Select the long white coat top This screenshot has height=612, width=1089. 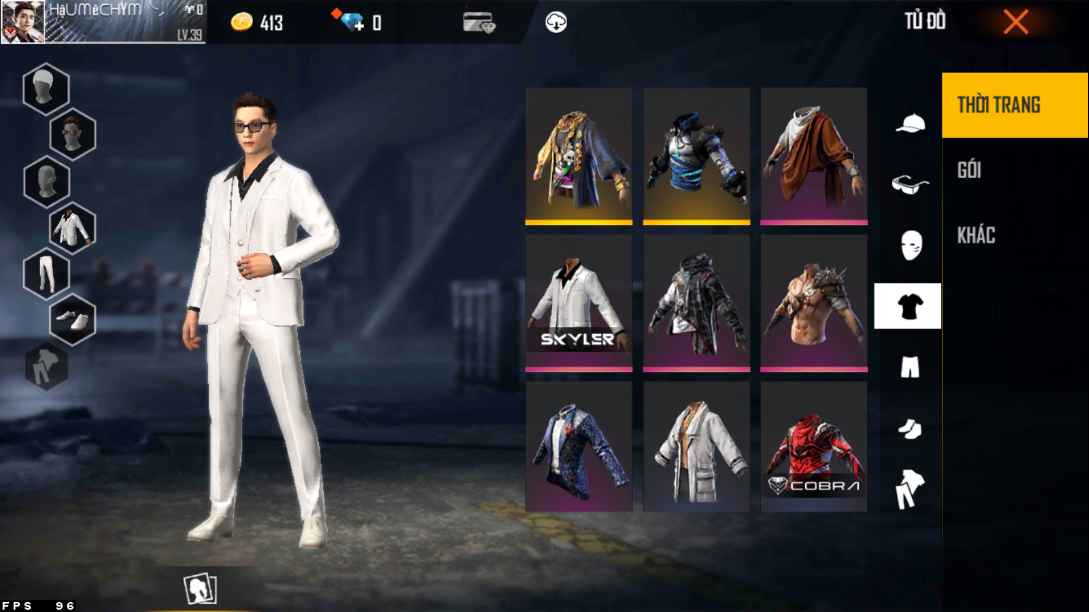point(696,446)
